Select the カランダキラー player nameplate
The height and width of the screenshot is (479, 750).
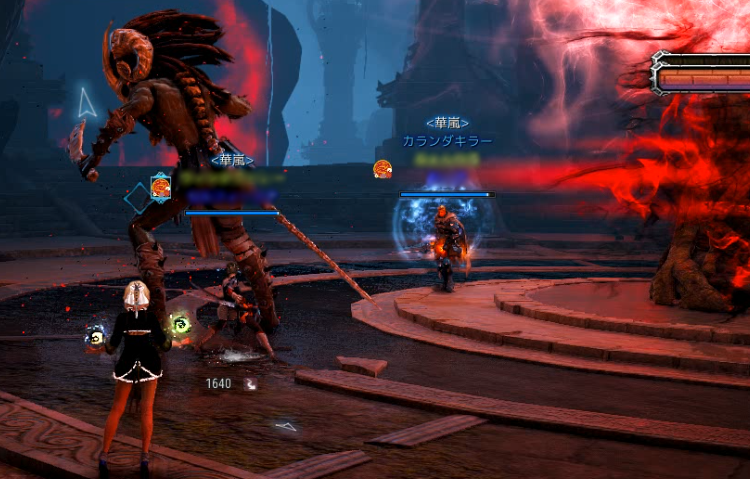pos(447,142)
